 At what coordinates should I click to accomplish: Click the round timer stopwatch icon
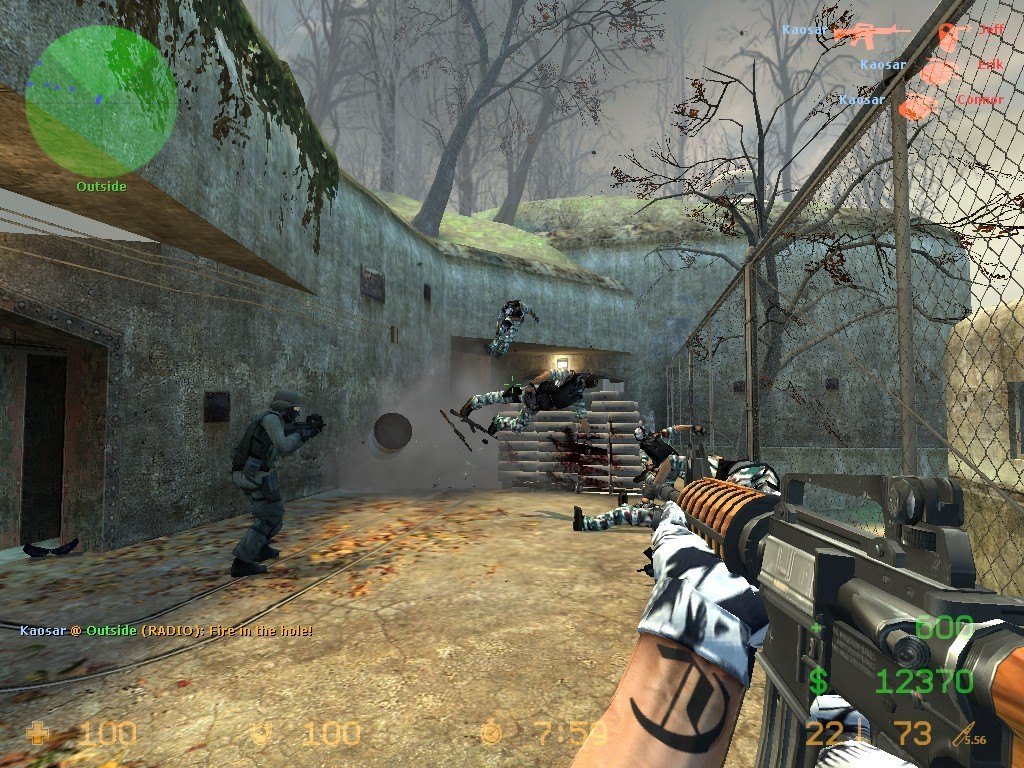click(491, 734)
